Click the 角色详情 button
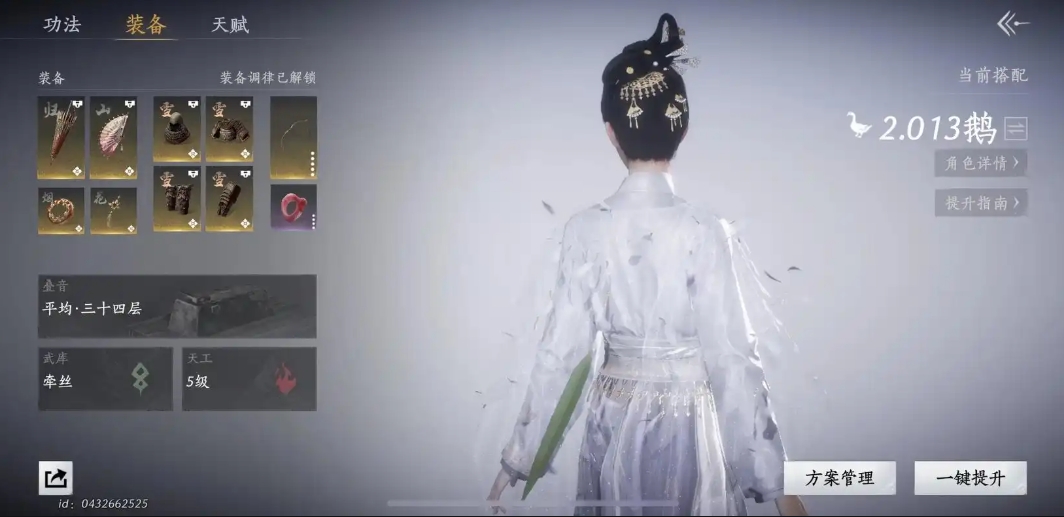1064x517 pixels. pos(981,162)
